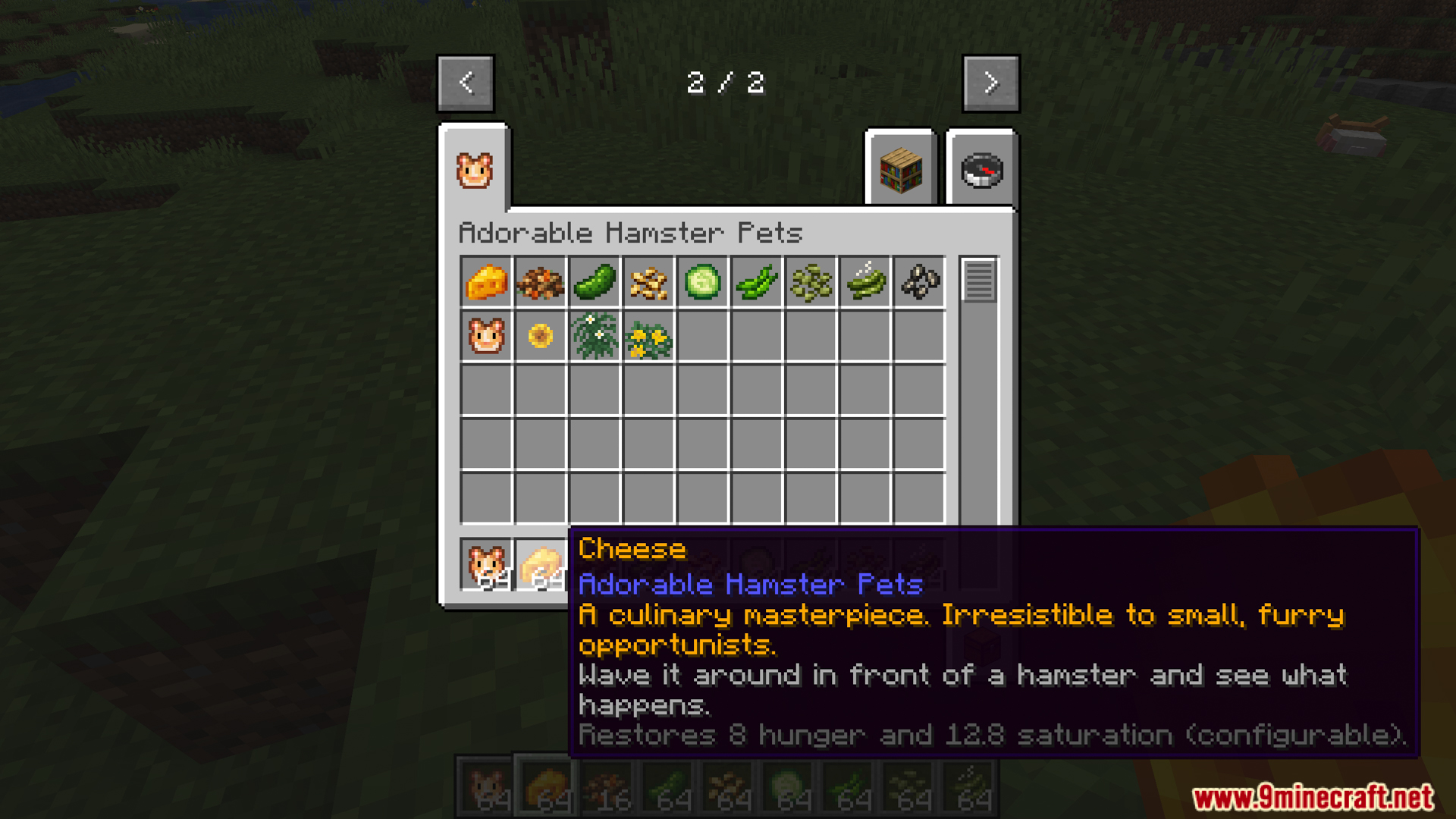
Task: Grab the whole cucumber item
Action: [x=595, y=282]
